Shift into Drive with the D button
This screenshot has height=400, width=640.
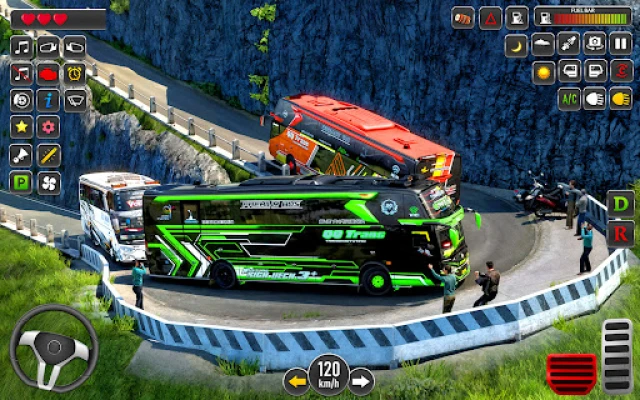[x=621, y=204]
